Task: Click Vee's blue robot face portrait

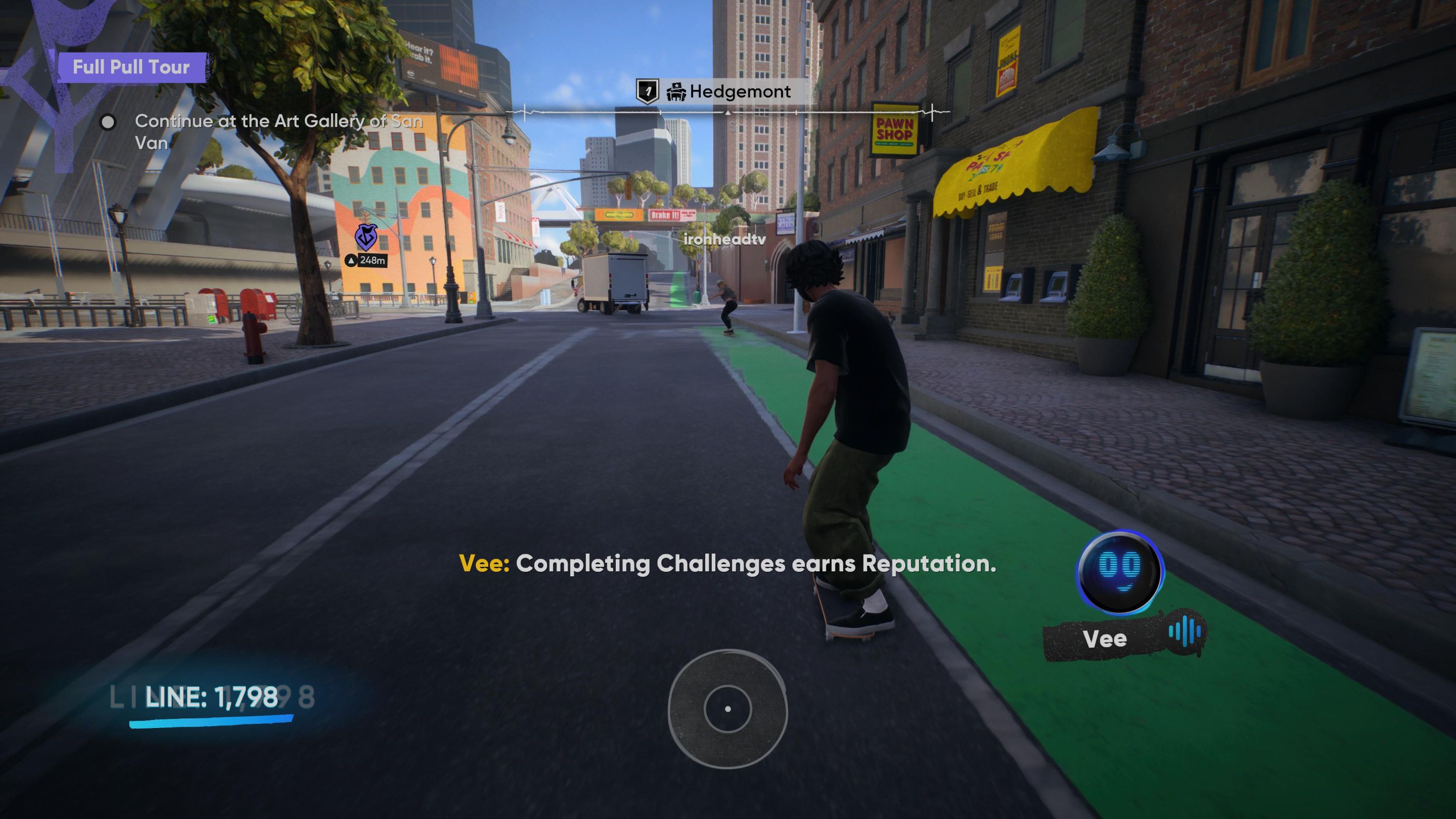Action: (x=1119, y=572)
